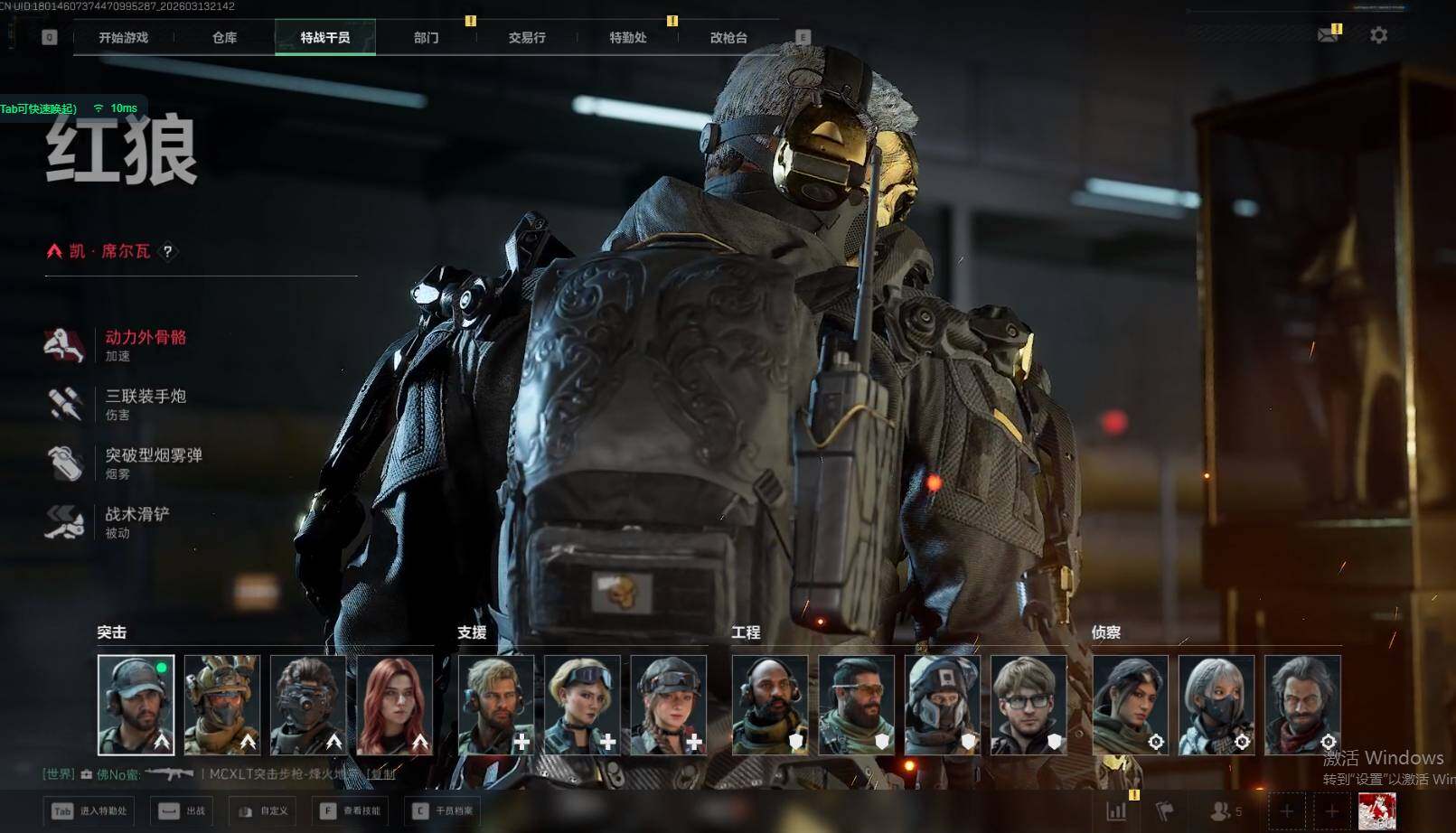Screen dimensions: 1456x833
Task: Open the 开始游戏 tab
Action: tap(124, 38)
